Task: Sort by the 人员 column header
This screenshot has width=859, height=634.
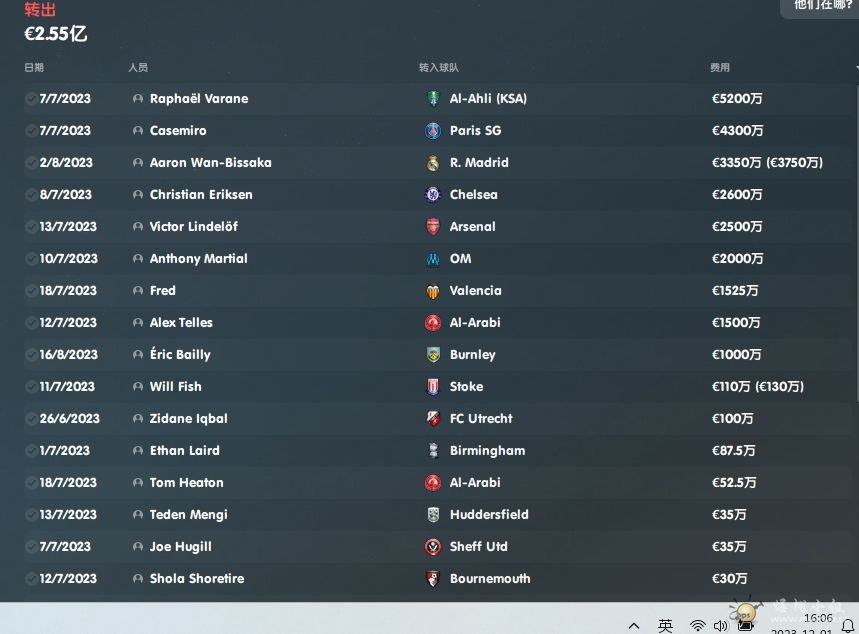Action: pos(138,68)
